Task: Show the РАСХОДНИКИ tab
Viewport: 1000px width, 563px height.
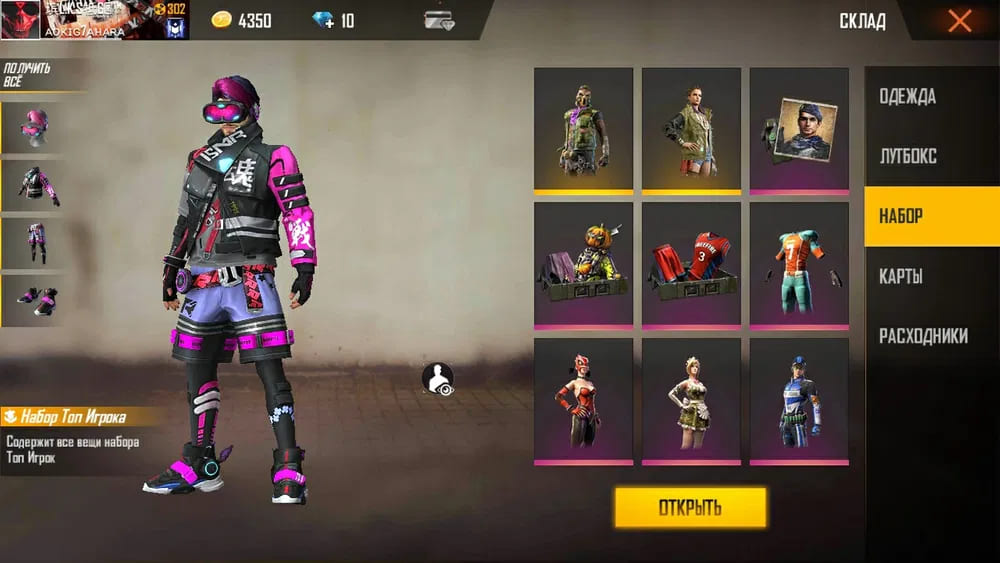Action: click(923, 336)
